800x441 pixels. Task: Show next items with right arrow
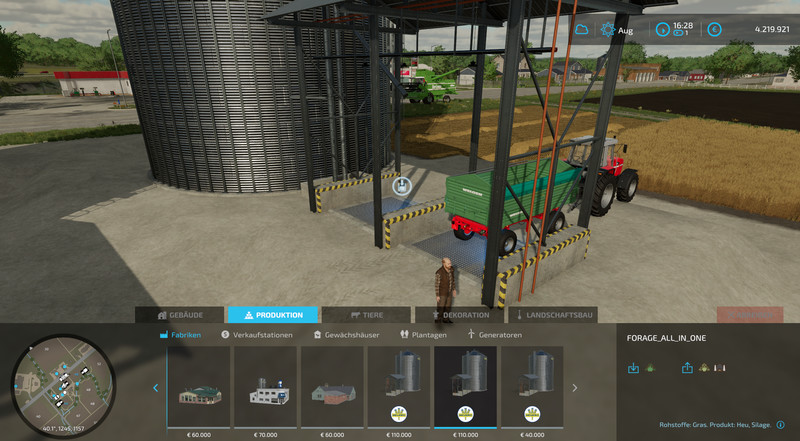[x=574, y=388]
